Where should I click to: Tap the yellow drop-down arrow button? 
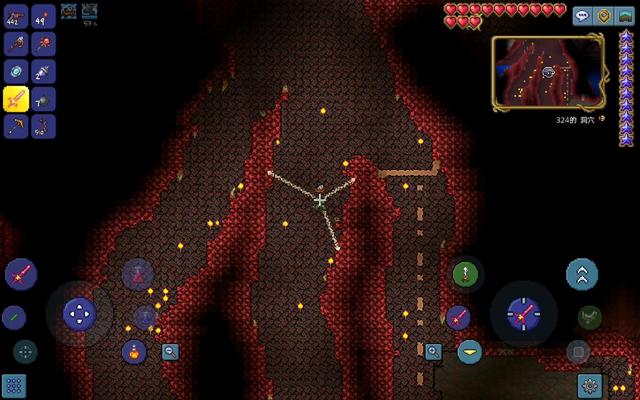(469, 351)
